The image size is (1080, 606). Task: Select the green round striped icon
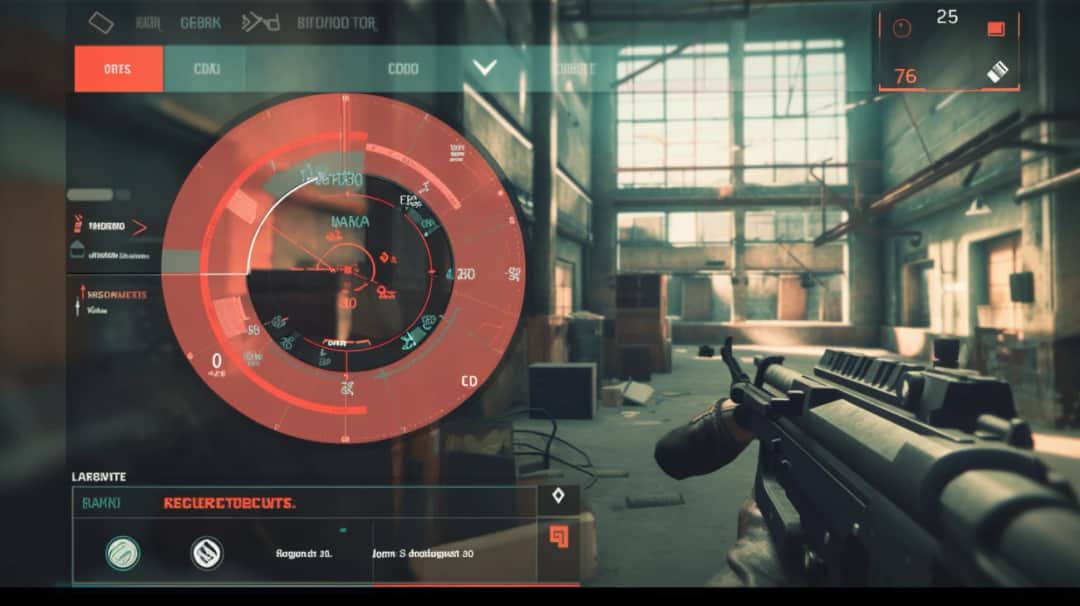tap(123, 552)
